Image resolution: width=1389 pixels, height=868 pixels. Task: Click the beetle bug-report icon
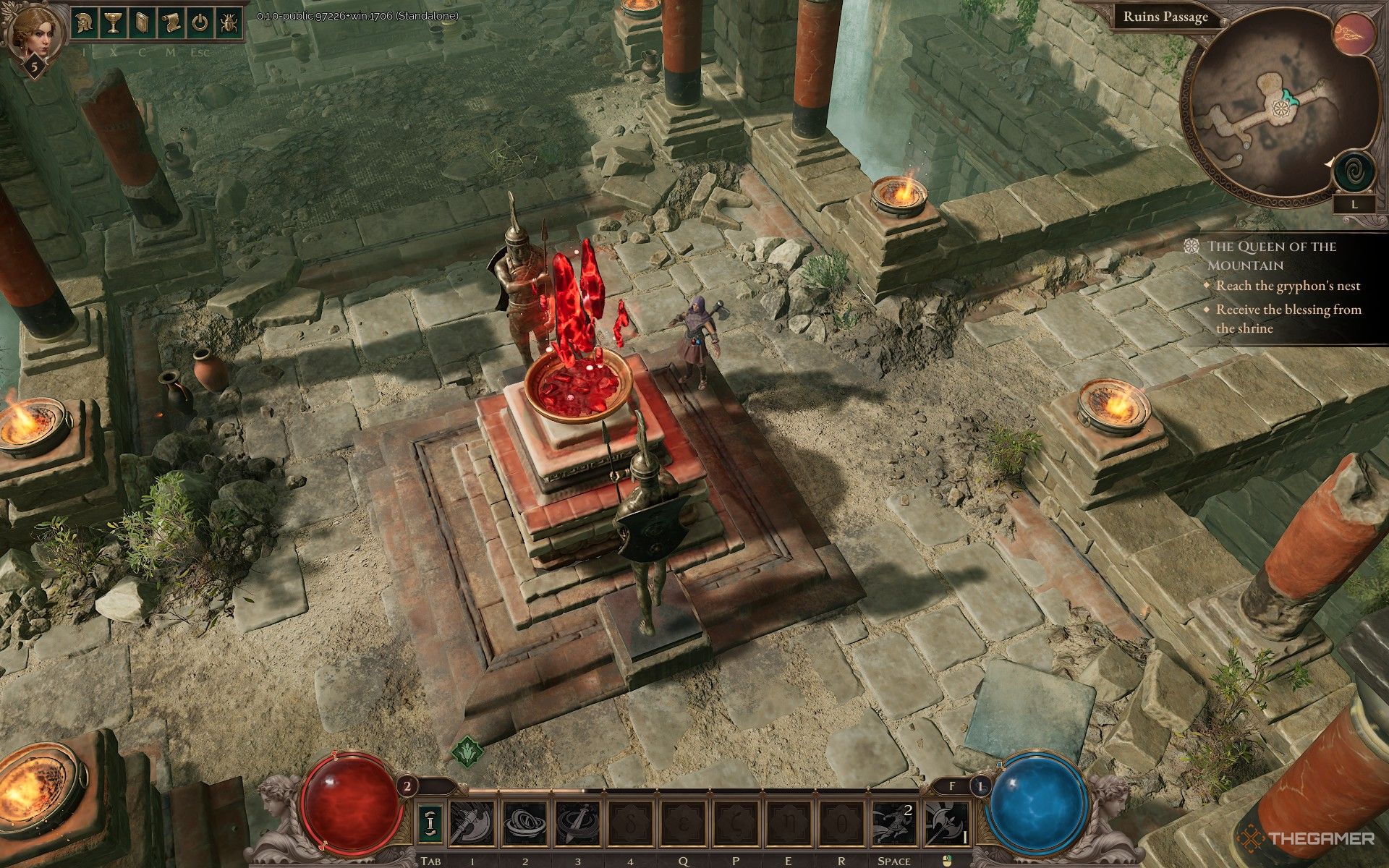click(227, 23)
